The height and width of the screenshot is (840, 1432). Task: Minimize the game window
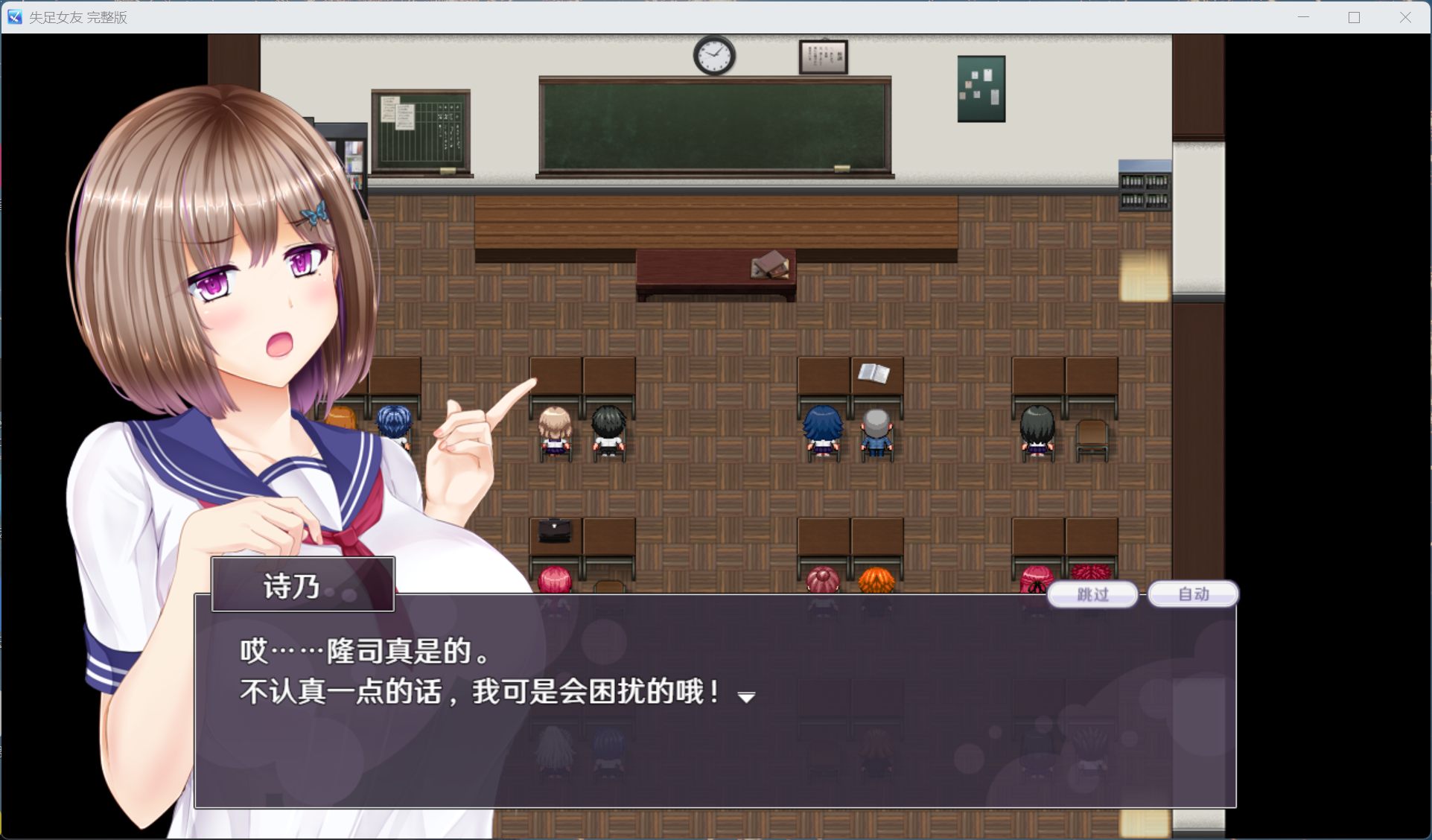(x=1303, y=17)
